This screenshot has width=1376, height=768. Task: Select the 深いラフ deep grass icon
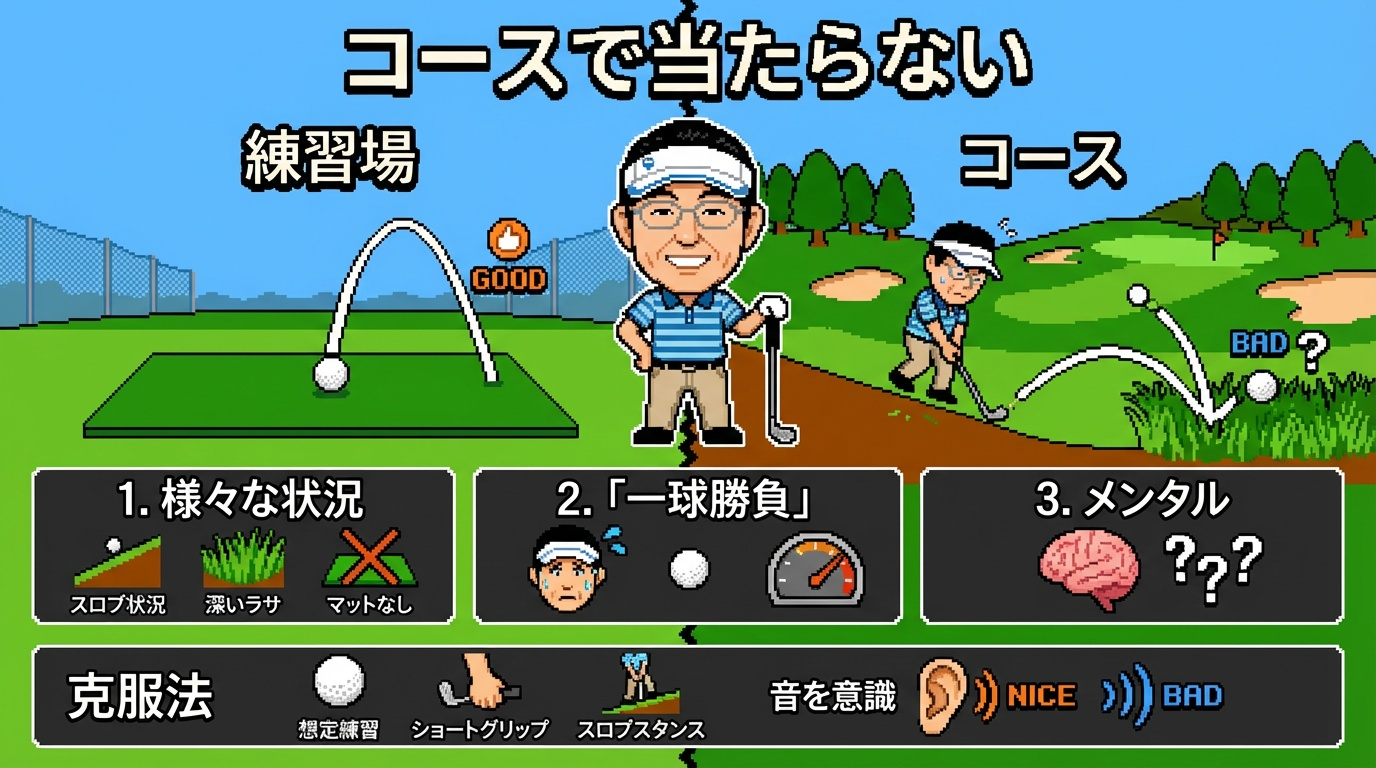point(243,560)
